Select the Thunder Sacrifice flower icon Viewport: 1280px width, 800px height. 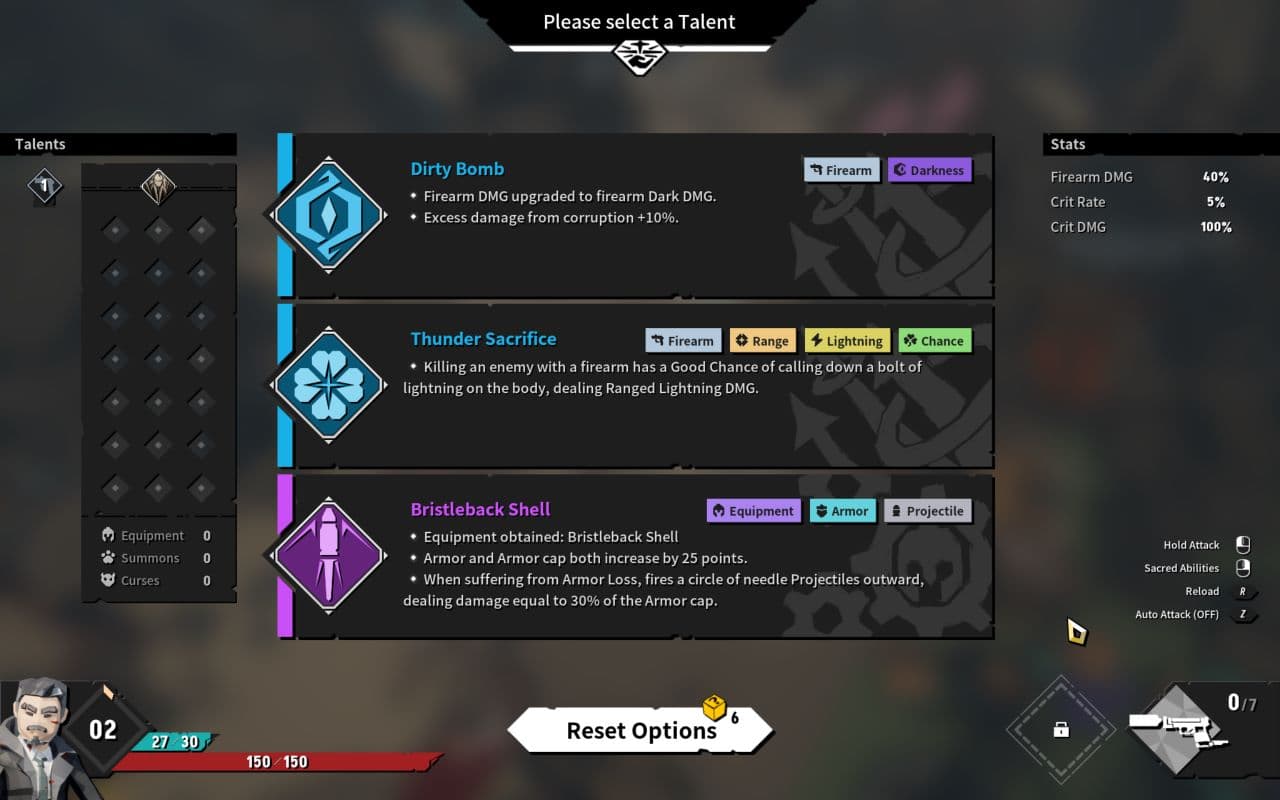click(x=326, y=383)
